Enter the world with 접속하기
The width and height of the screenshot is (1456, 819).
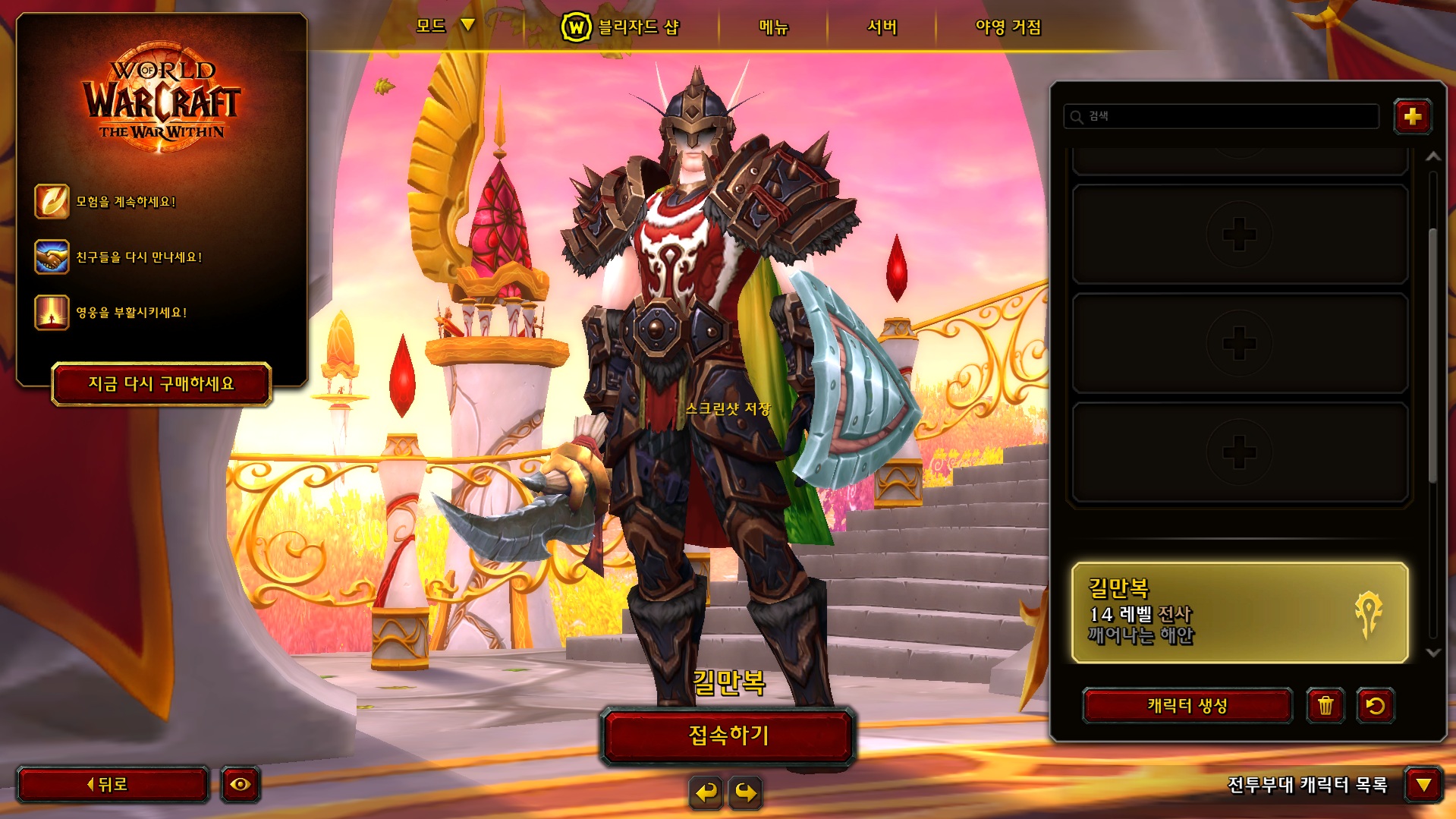tap(728, 735)
